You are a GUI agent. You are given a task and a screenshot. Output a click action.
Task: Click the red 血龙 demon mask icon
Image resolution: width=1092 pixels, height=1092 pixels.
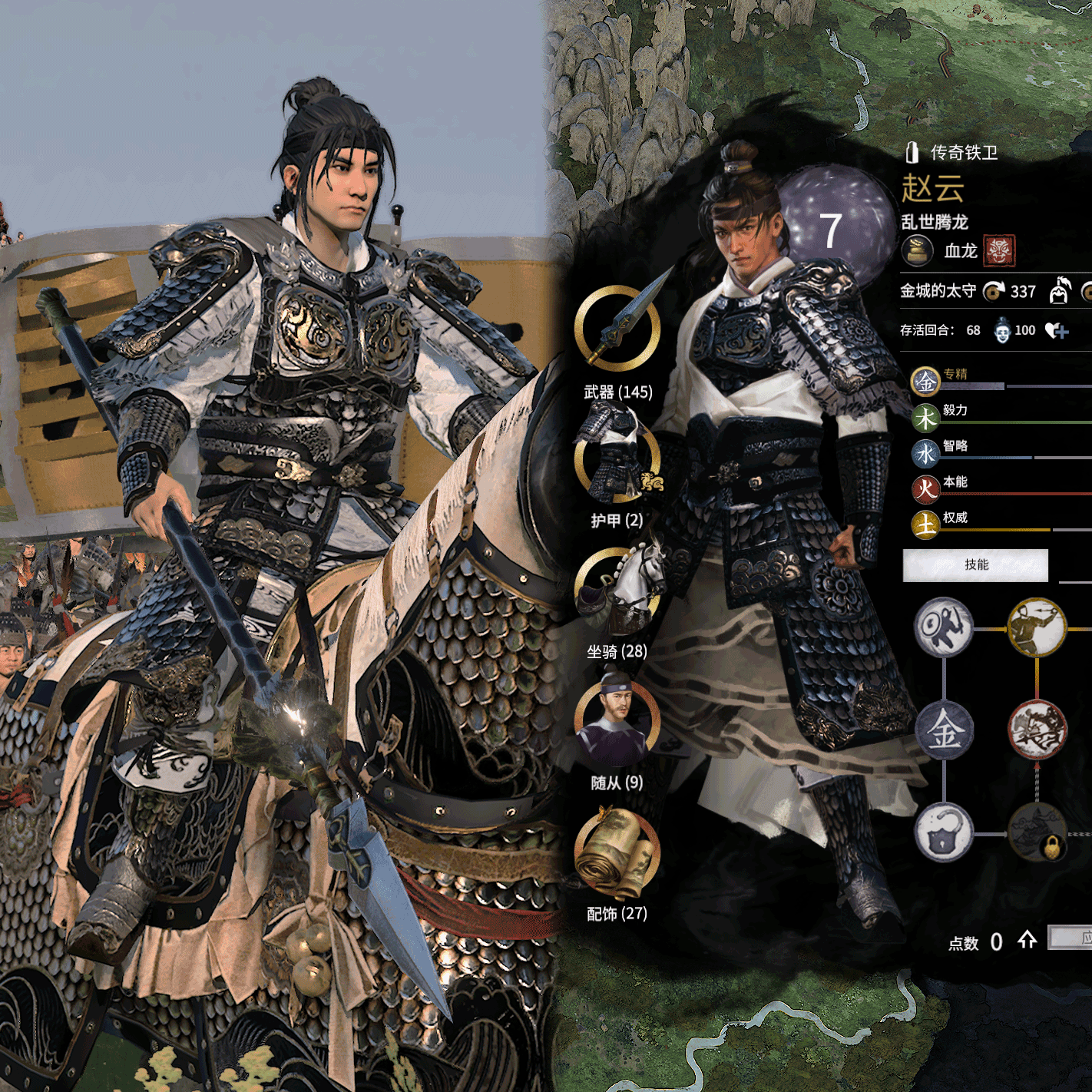[x=999, y=250]
